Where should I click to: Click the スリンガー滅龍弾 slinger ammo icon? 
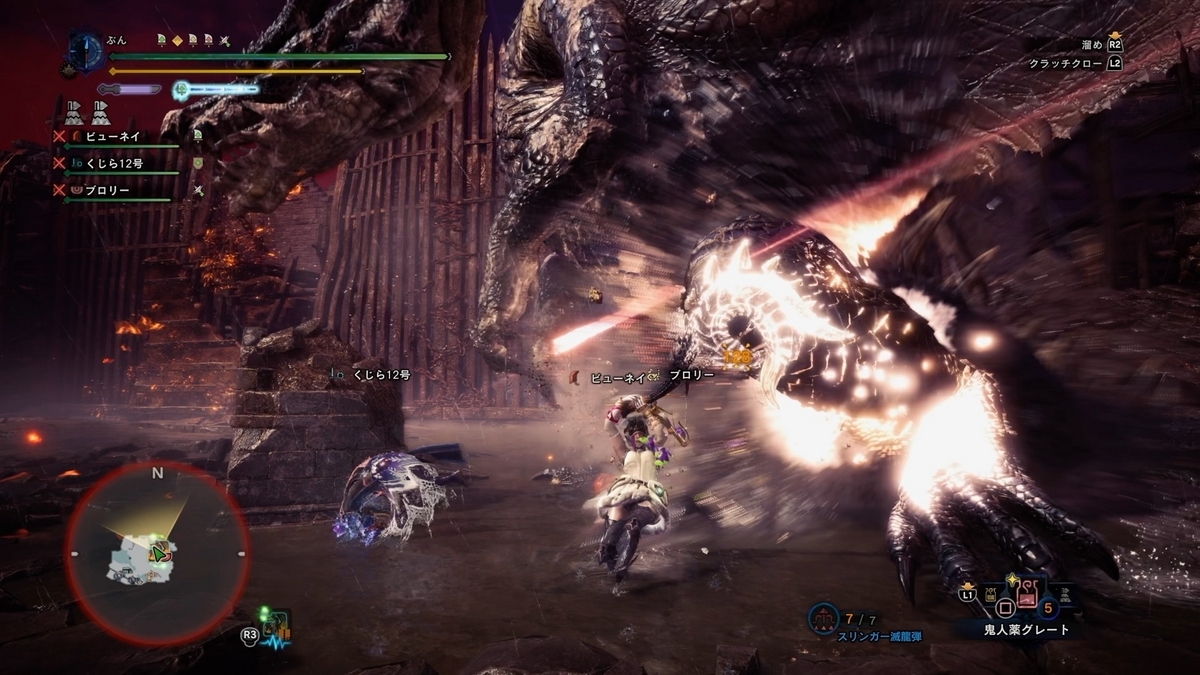[824, 613]
